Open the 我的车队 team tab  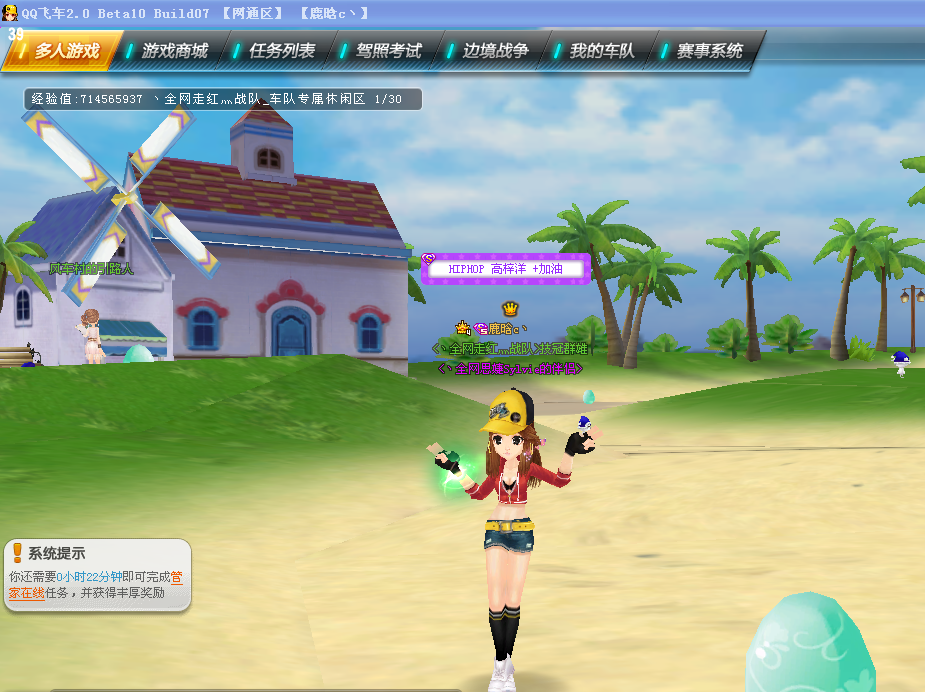tap(602, 51)
